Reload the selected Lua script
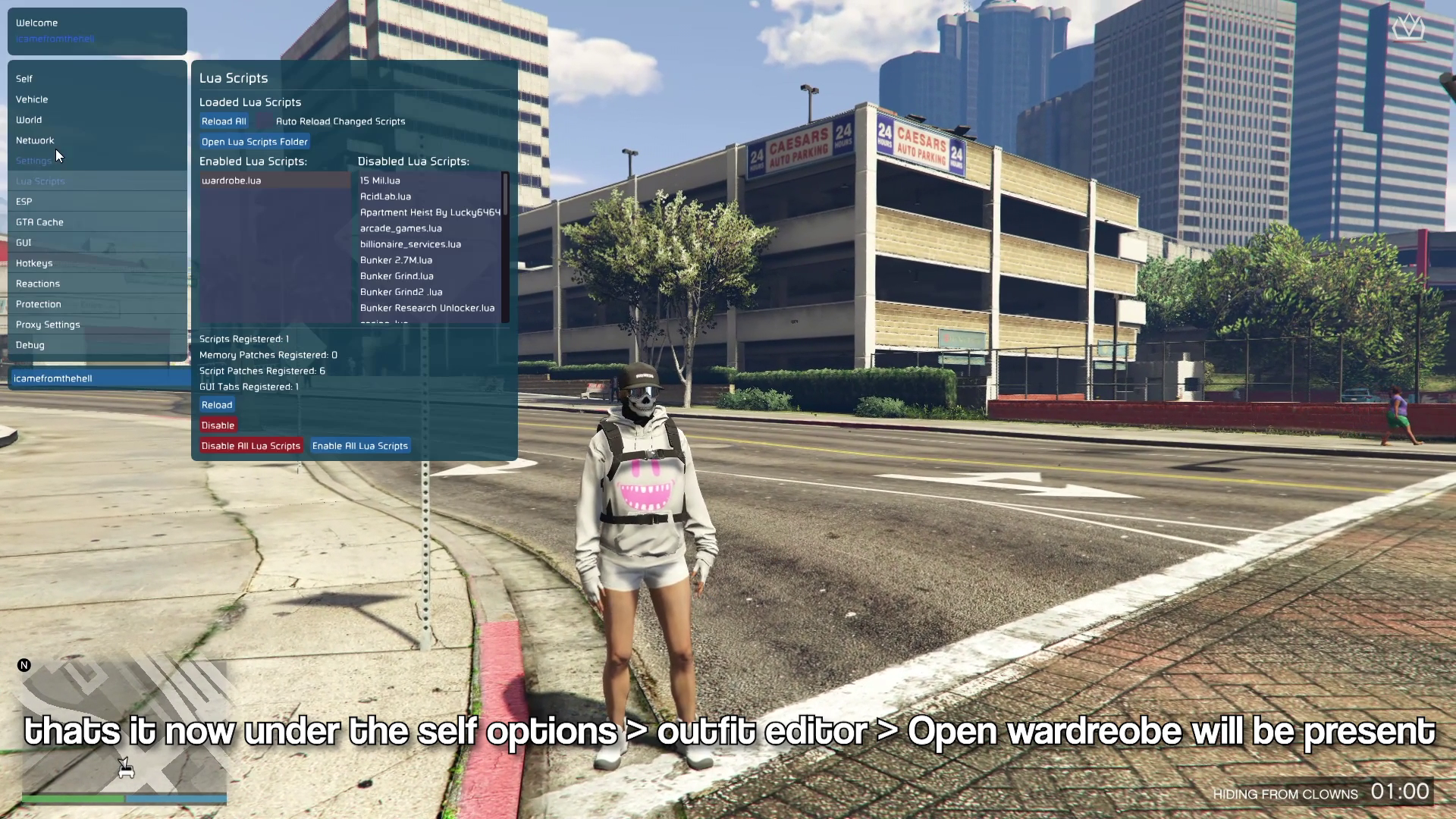 coord(217,405)
